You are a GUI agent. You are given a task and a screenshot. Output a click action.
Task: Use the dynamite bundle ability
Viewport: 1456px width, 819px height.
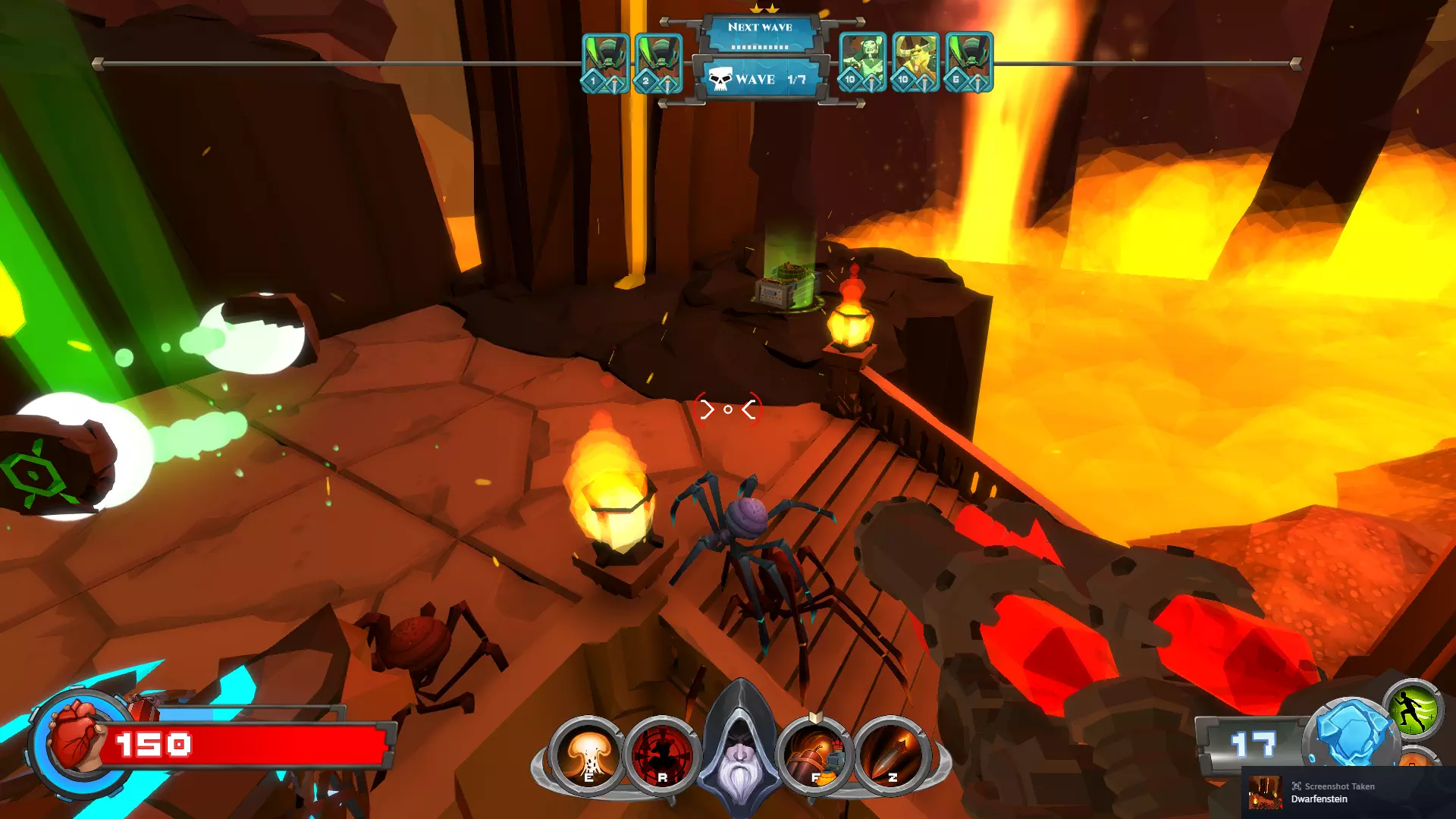[x=815, y=755]
